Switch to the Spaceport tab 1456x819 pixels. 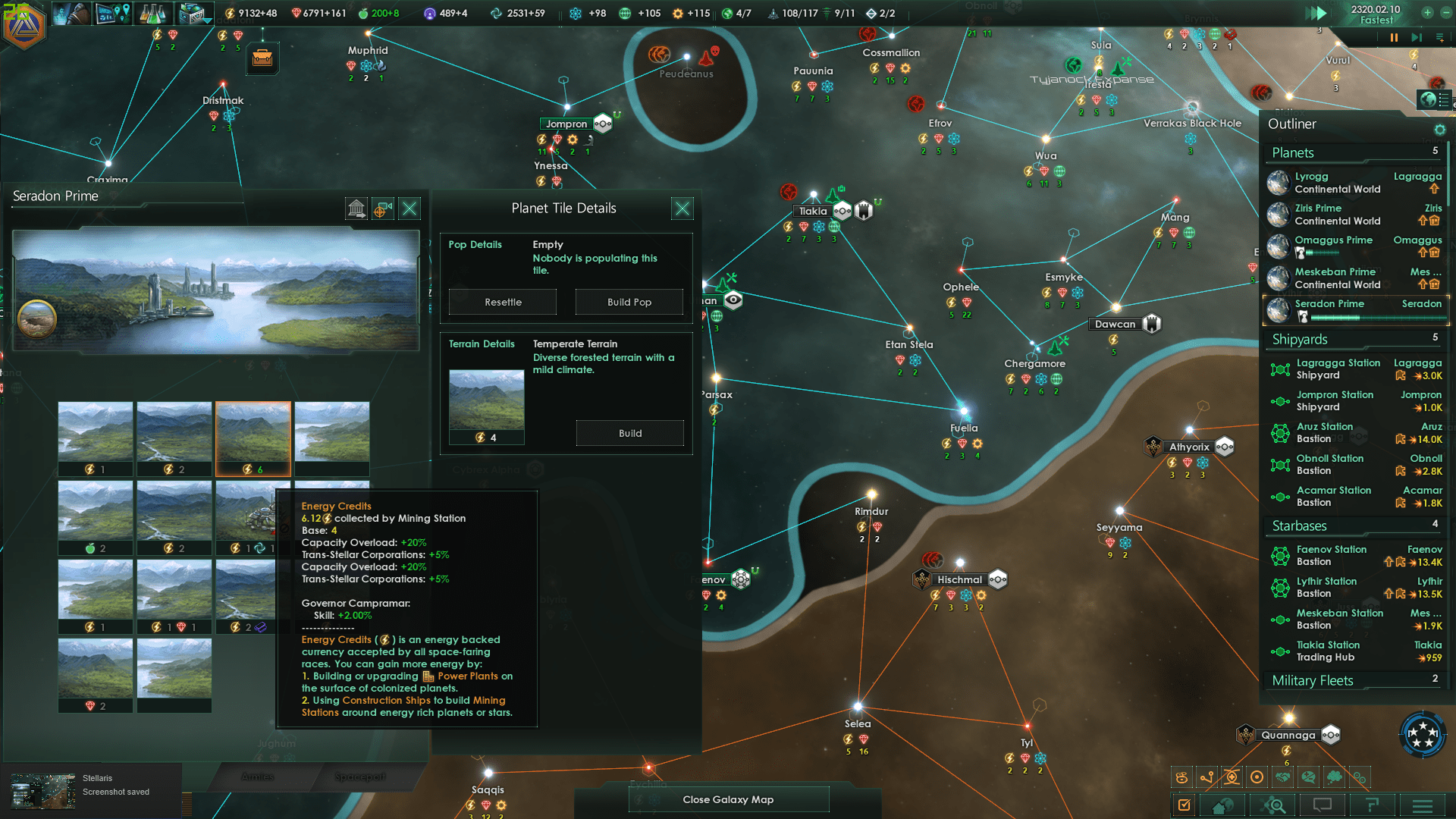pyautogui.click(x=360, y=777)
